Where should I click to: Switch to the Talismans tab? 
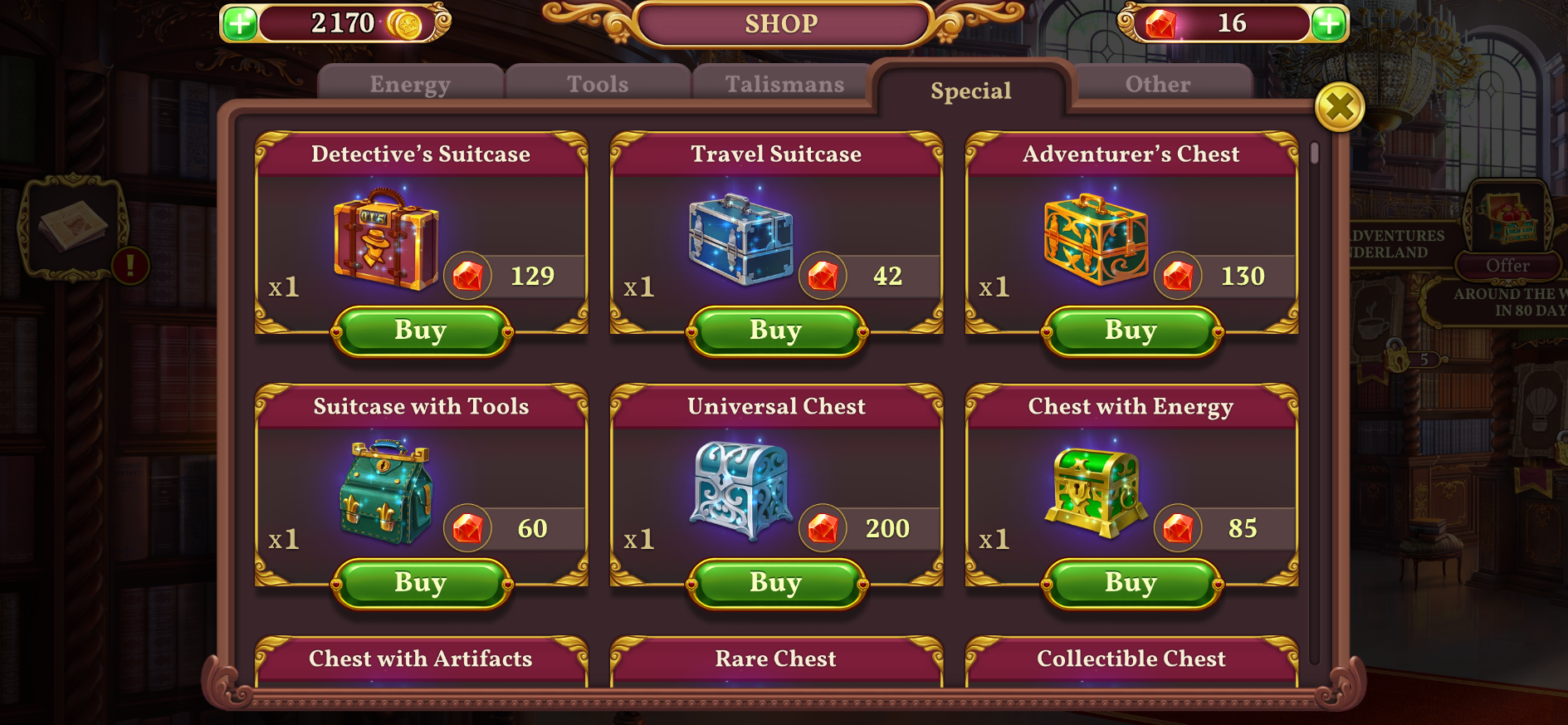coord(782,83)
